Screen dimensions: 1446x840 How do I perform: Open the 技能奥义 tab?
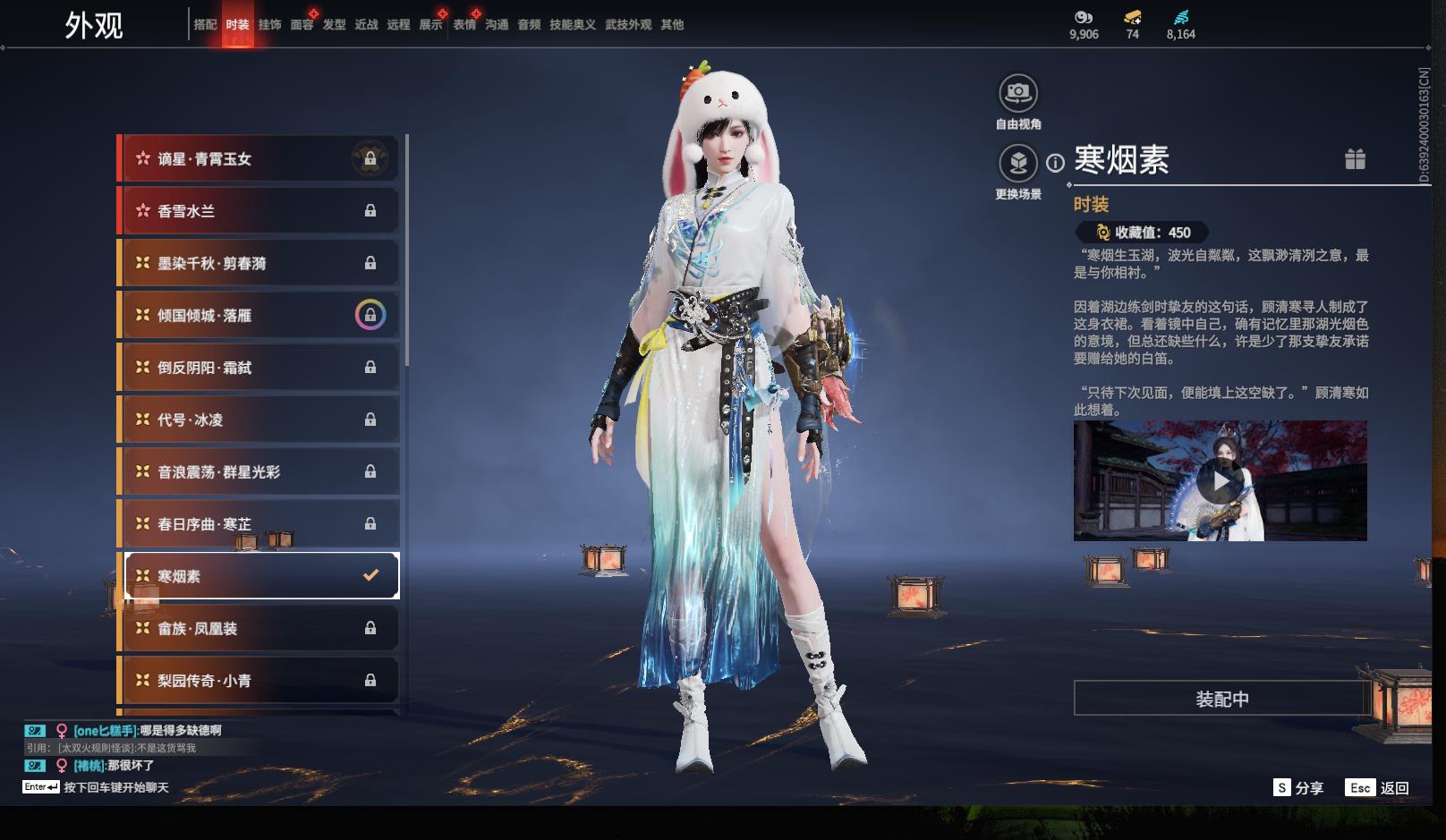(572, 25)
